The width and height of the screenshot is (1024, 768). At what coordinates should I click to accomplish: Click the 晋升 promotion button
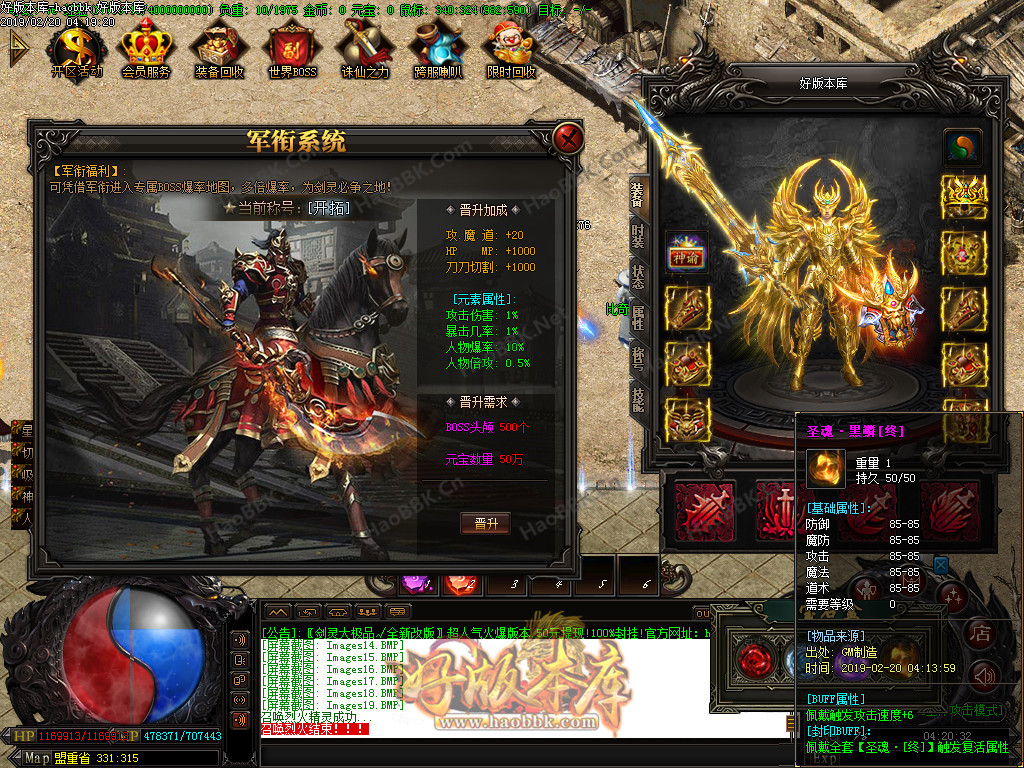485,523
